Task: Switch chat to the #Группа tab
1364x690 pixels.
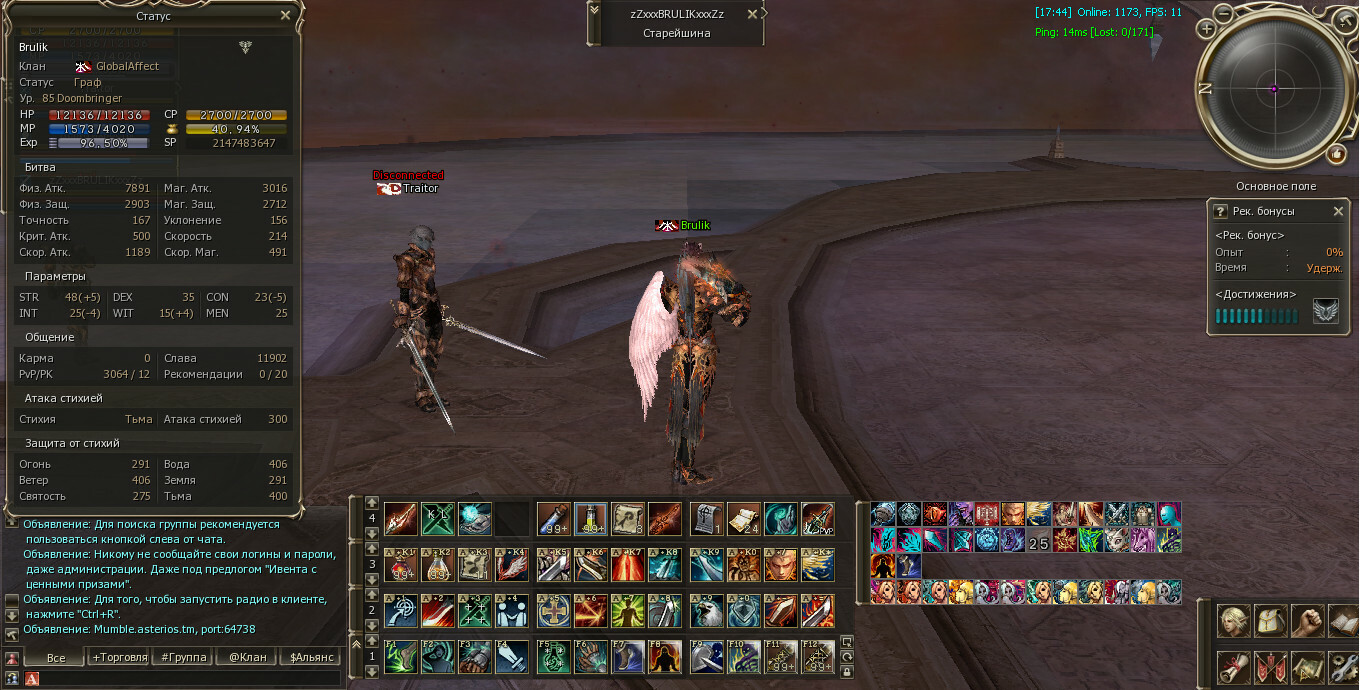Action: (x=184, y=657)
